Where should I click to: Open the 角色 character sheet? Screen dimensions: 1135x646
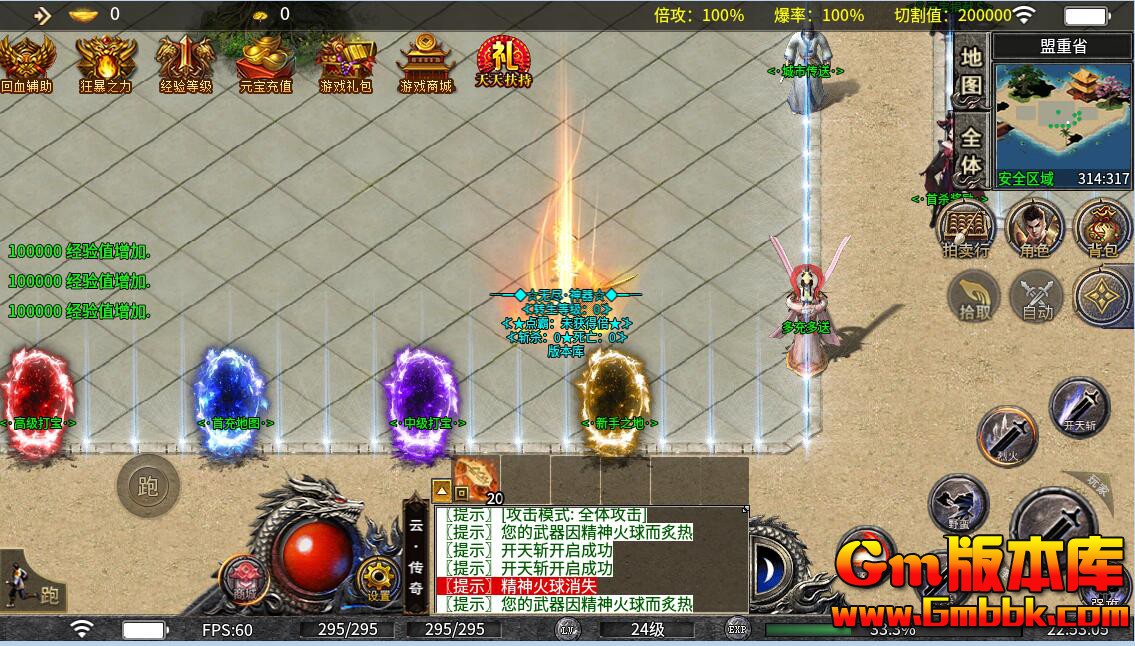[x=1034, y=228]
